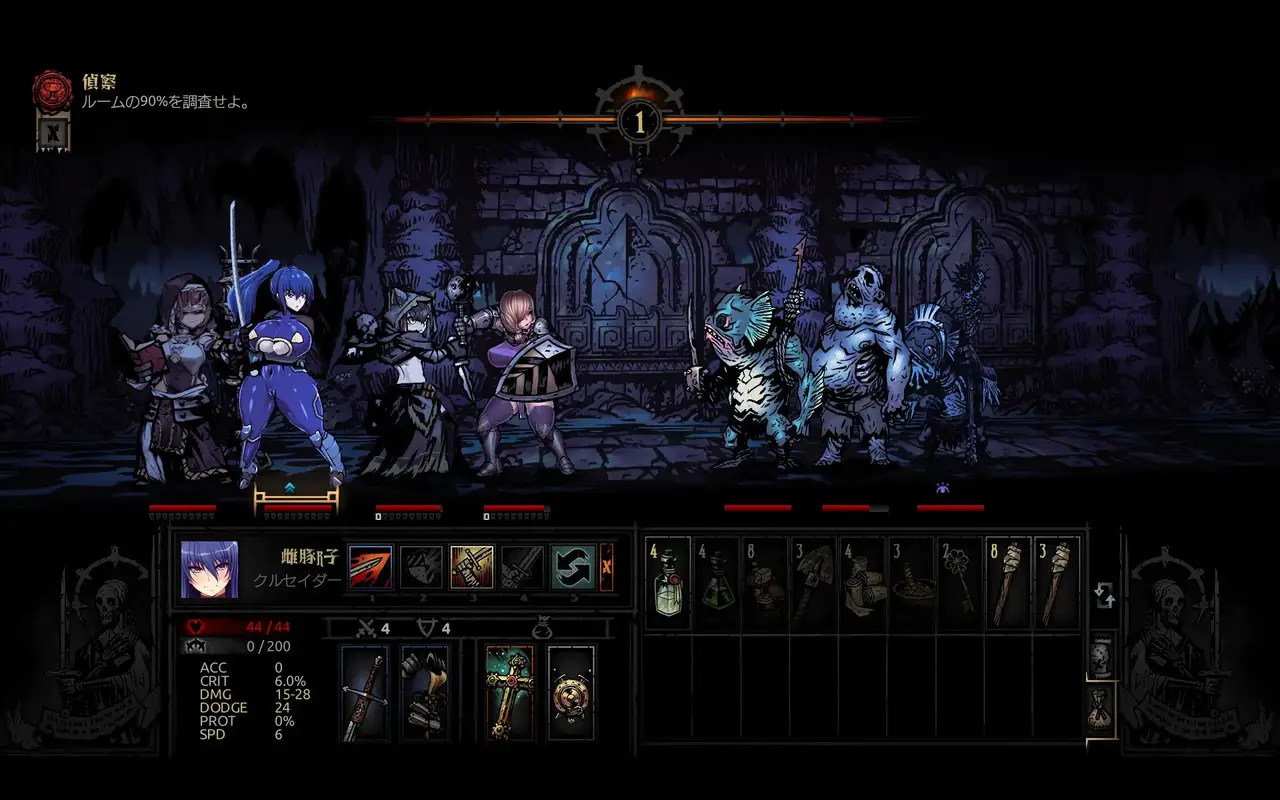Use the holy water bottle

click(x=668, y=583)
